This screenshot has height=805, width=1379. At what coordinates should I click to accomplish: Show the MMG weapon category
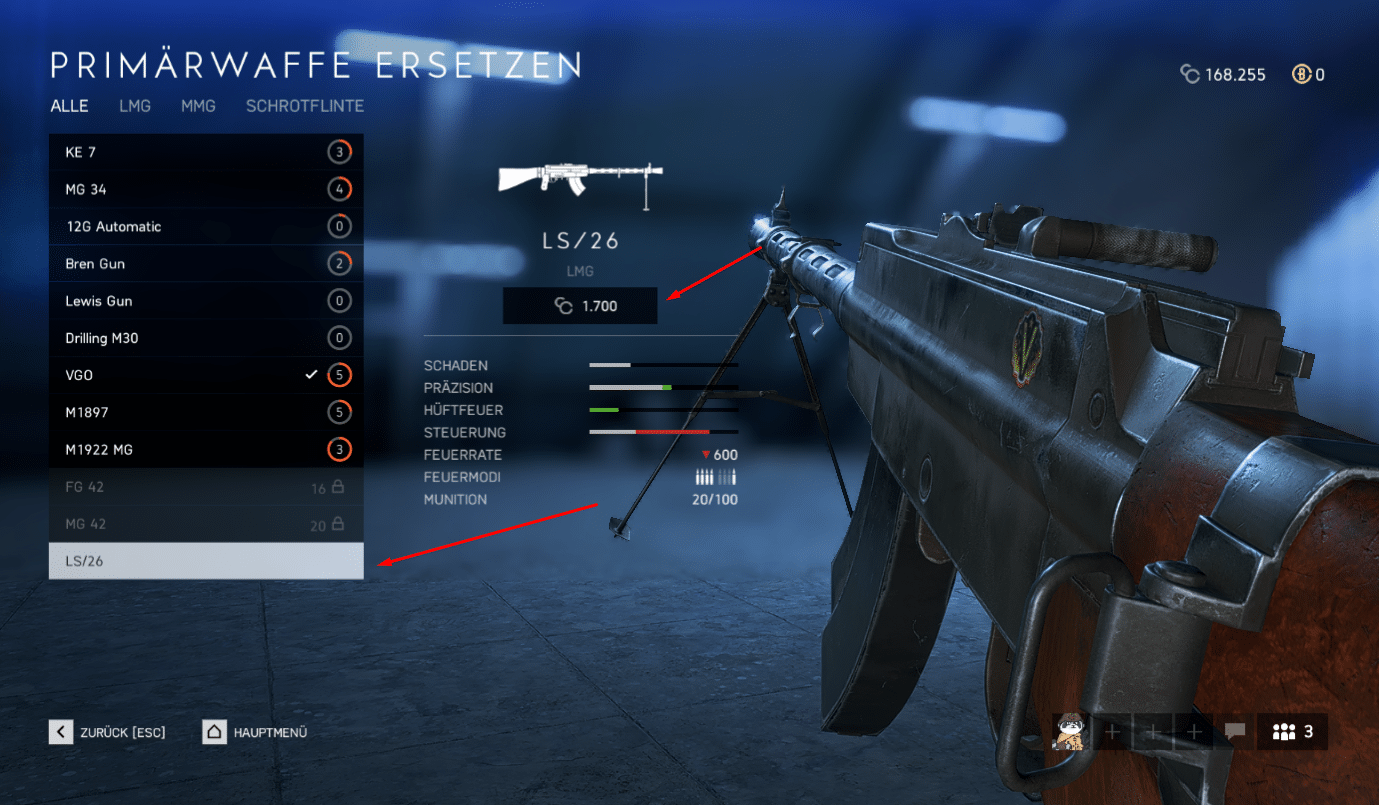tap(198, 106)
